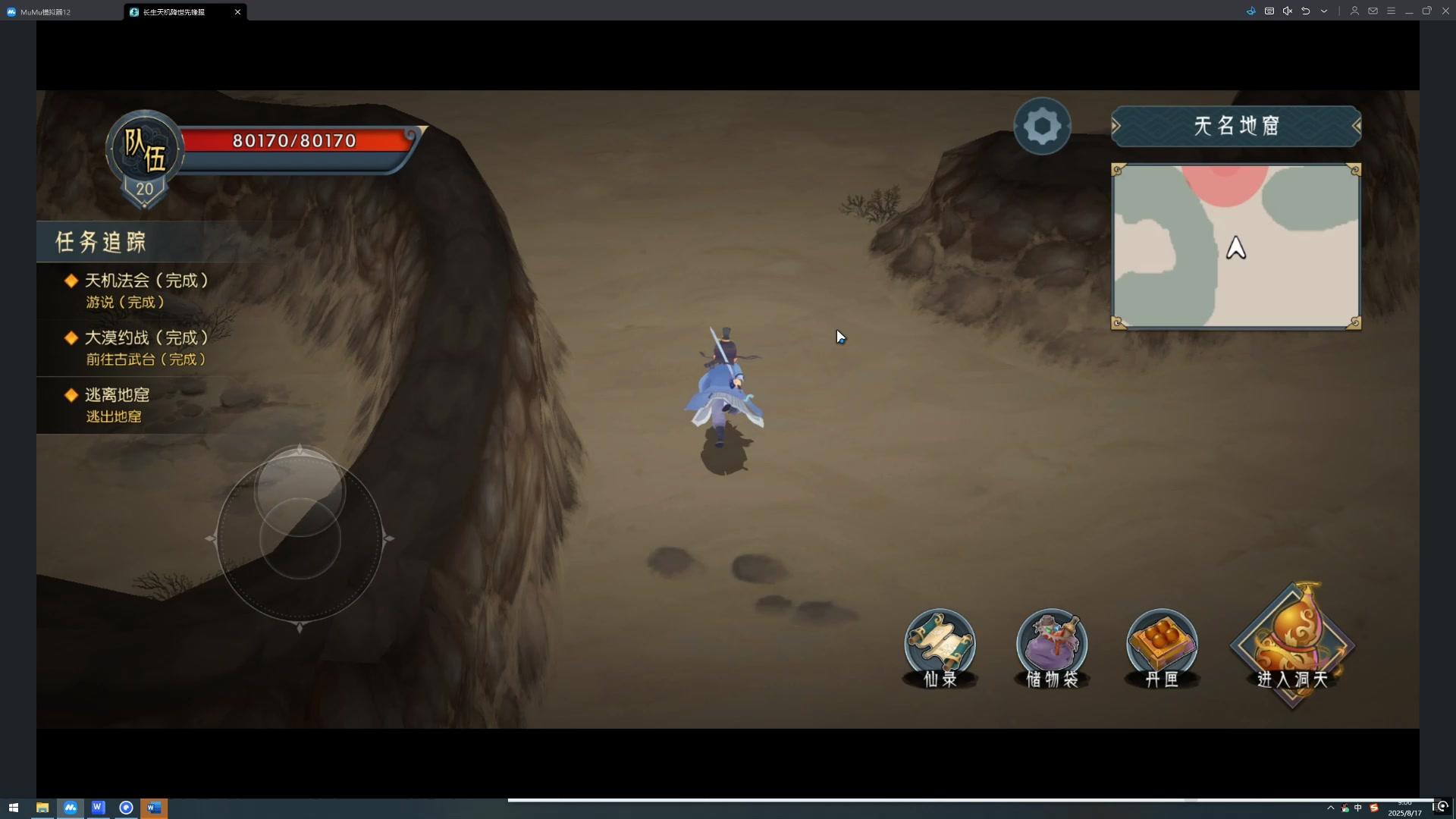1456x819 pixels.
Task: Click the minimap of the cave
Action: 1235,247
